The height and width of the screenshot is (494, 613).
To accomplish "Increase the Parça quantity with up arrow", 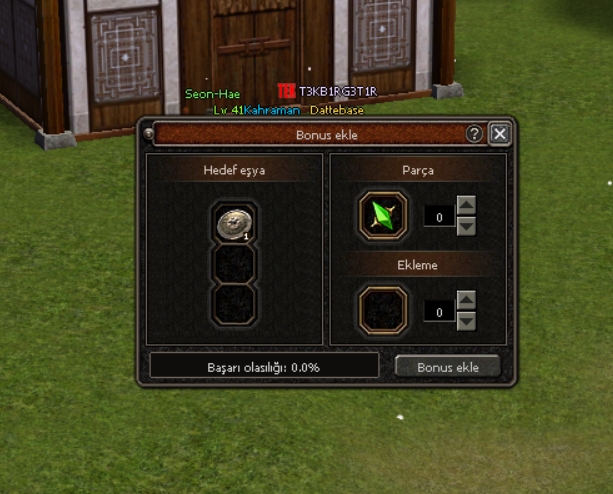I will click(x=466, y=206).
